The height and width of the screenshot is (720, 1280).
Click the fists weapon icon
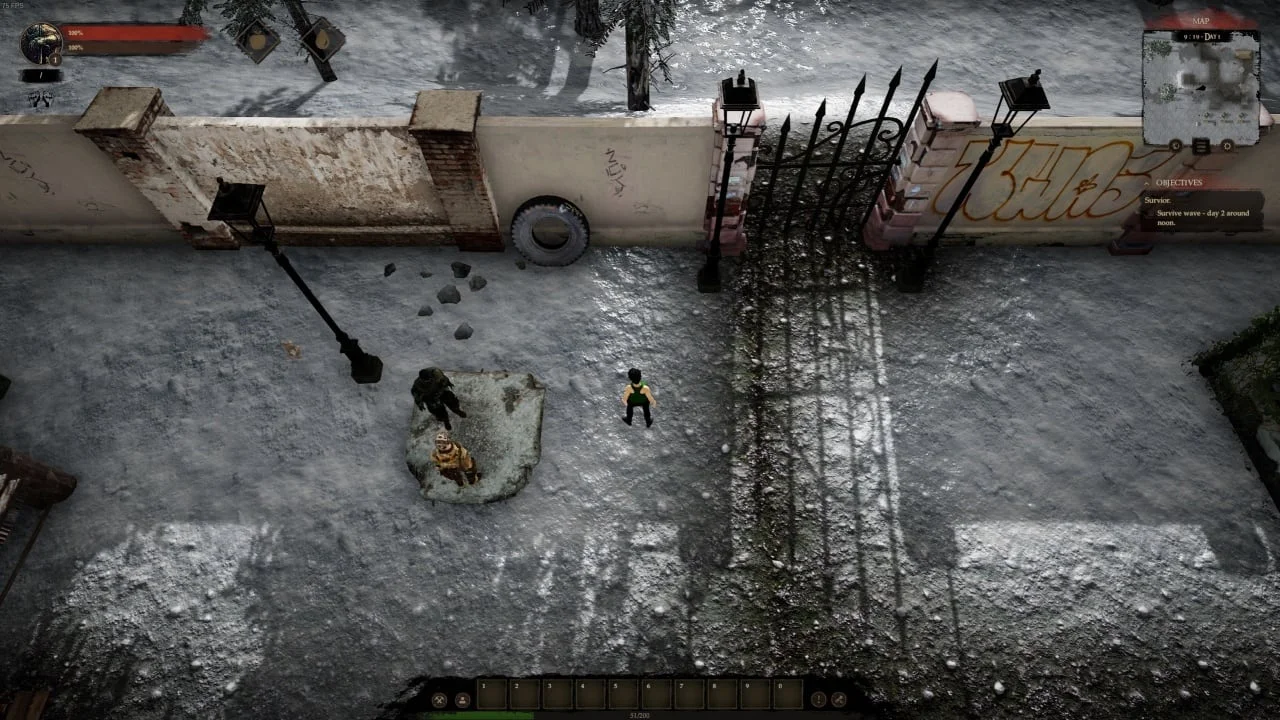[x=40, y=98]
